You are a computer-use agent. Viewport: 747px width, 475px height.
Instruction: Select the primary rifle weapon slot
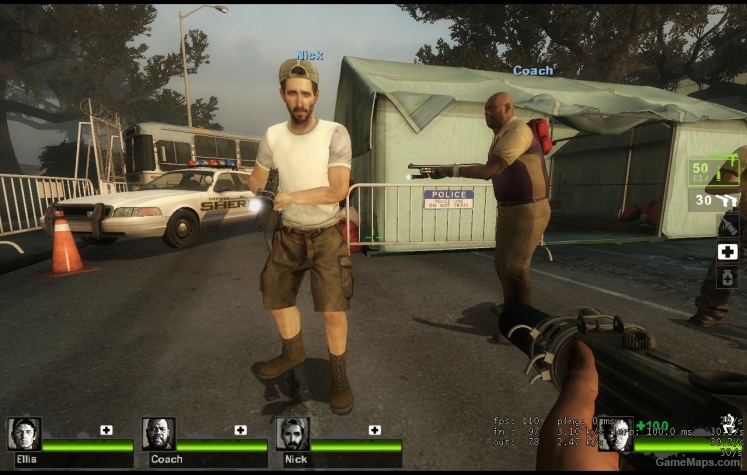(x=713, y=171)
